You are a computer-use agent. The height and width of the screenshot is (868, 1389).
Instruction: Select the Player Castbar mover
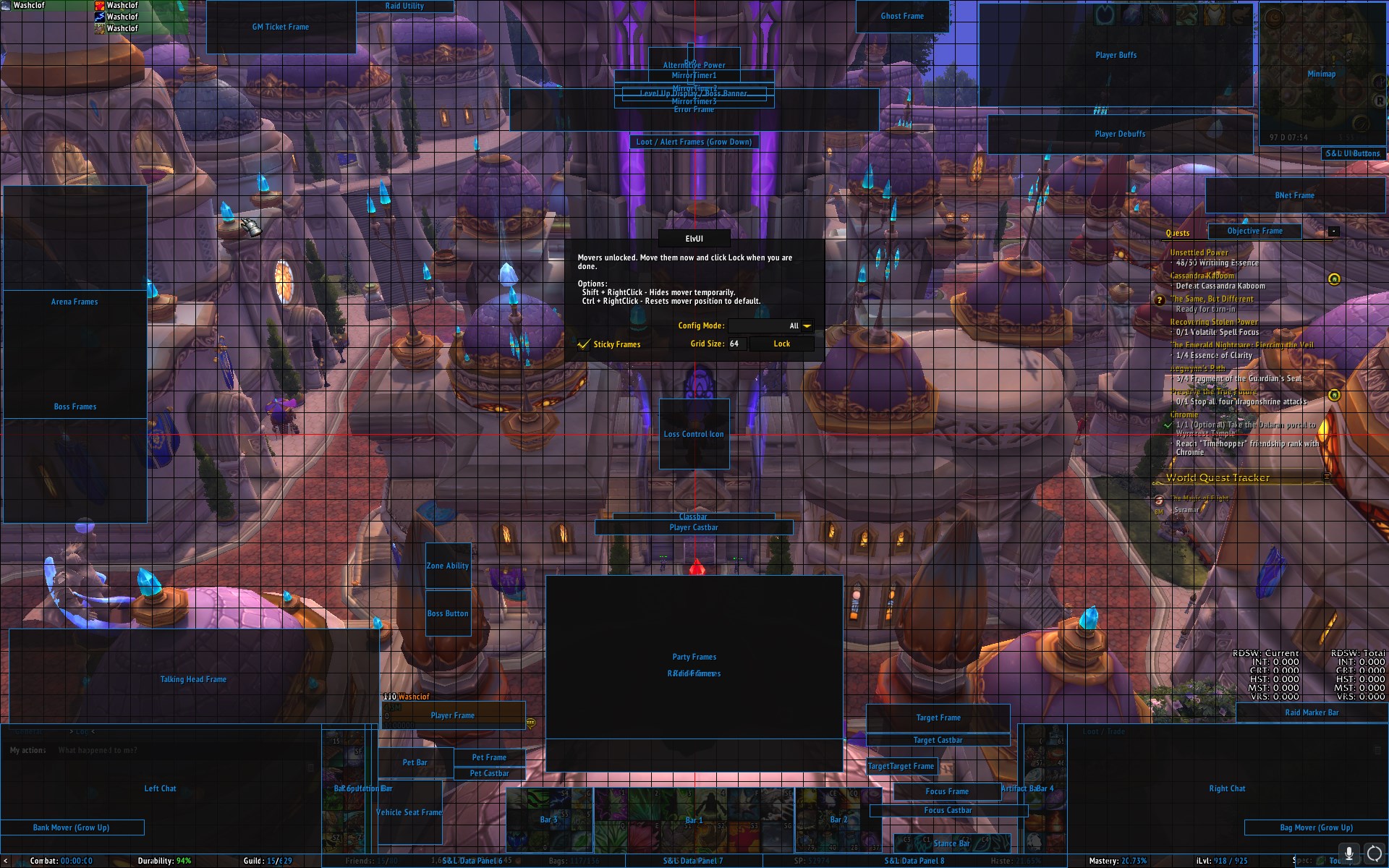pos(694,528)
